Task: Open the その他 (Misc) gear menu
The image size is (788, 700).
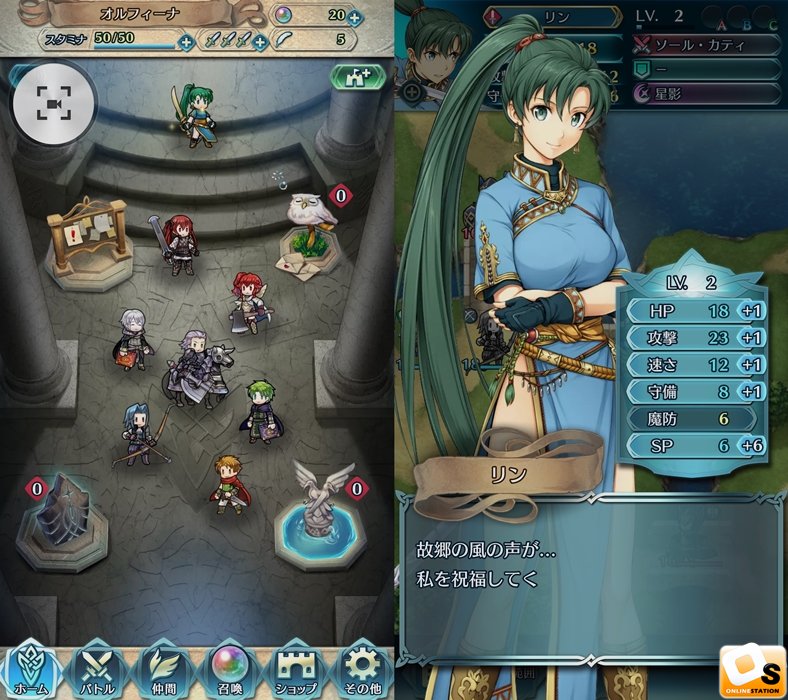Action: click(361, 668)
